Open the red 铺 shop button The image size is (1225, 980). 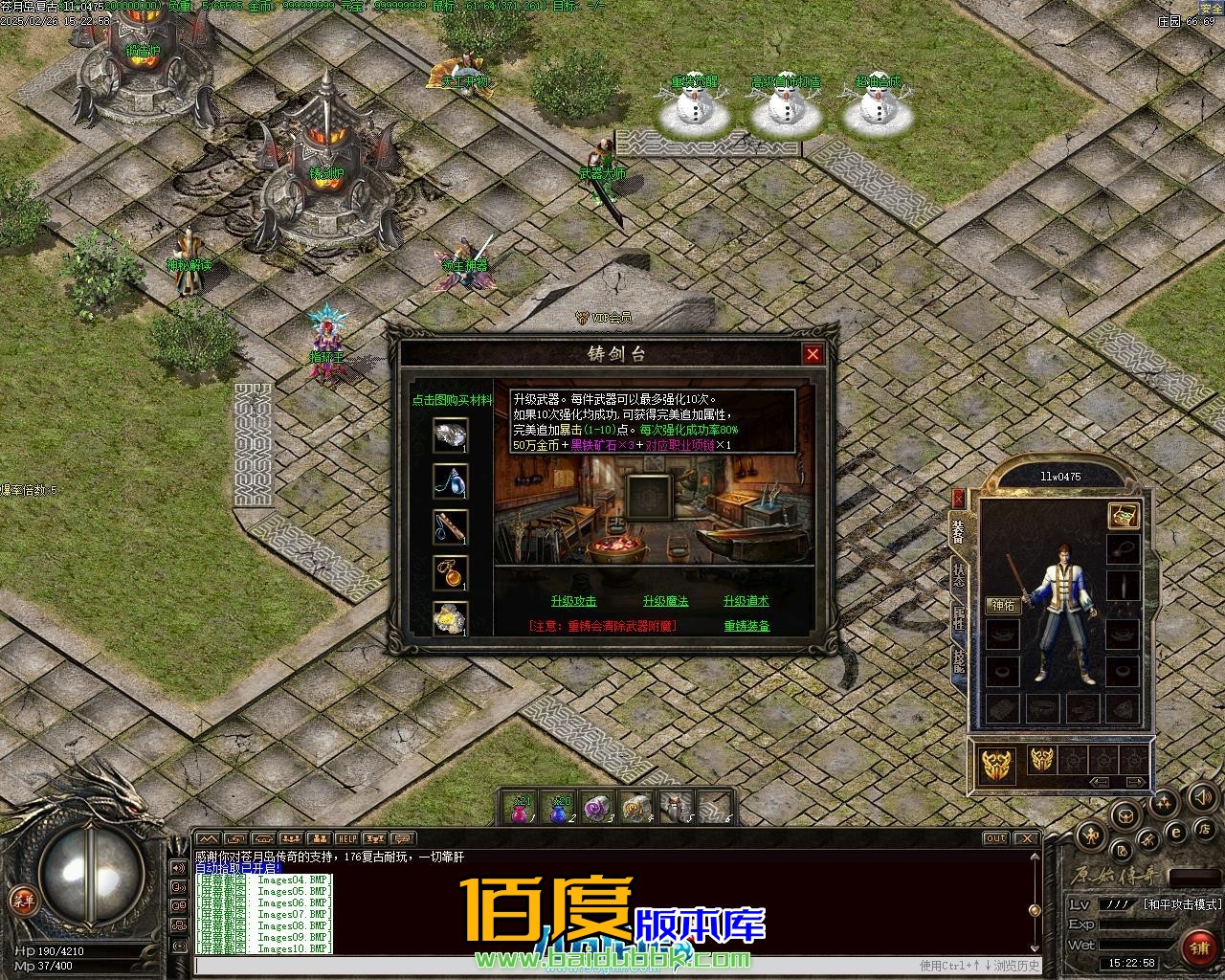[x=1199, y=947]
